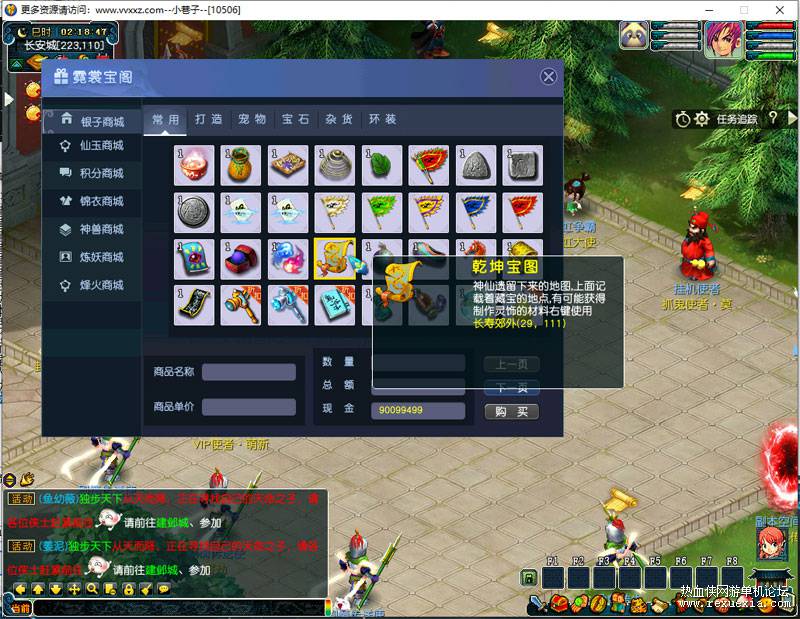The image size is (800, 619).
Task: Switch to the 打造 tab
Action: tap(209, 119)
